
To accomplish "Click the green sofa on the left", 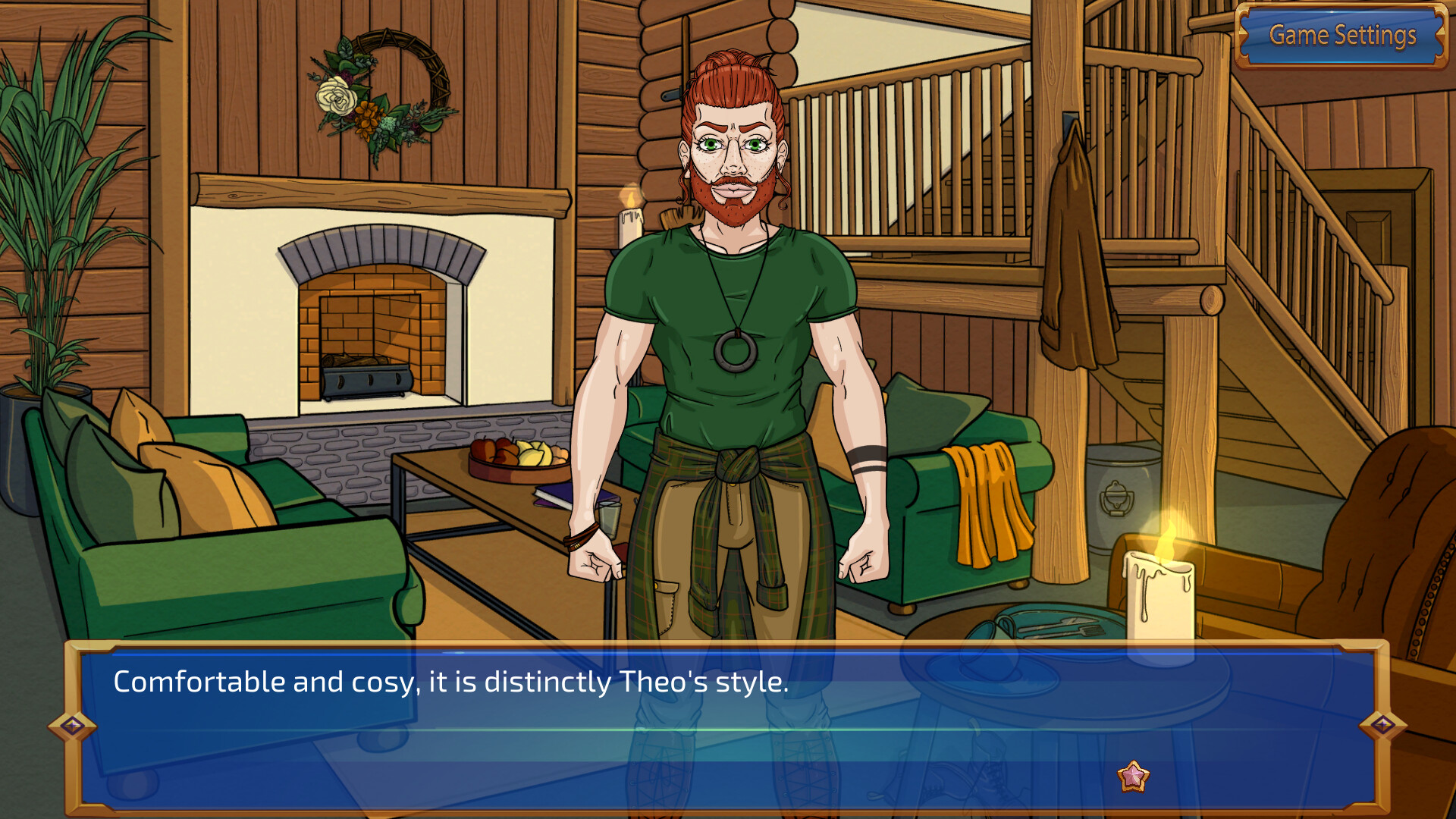I will (x=212, y=546).
